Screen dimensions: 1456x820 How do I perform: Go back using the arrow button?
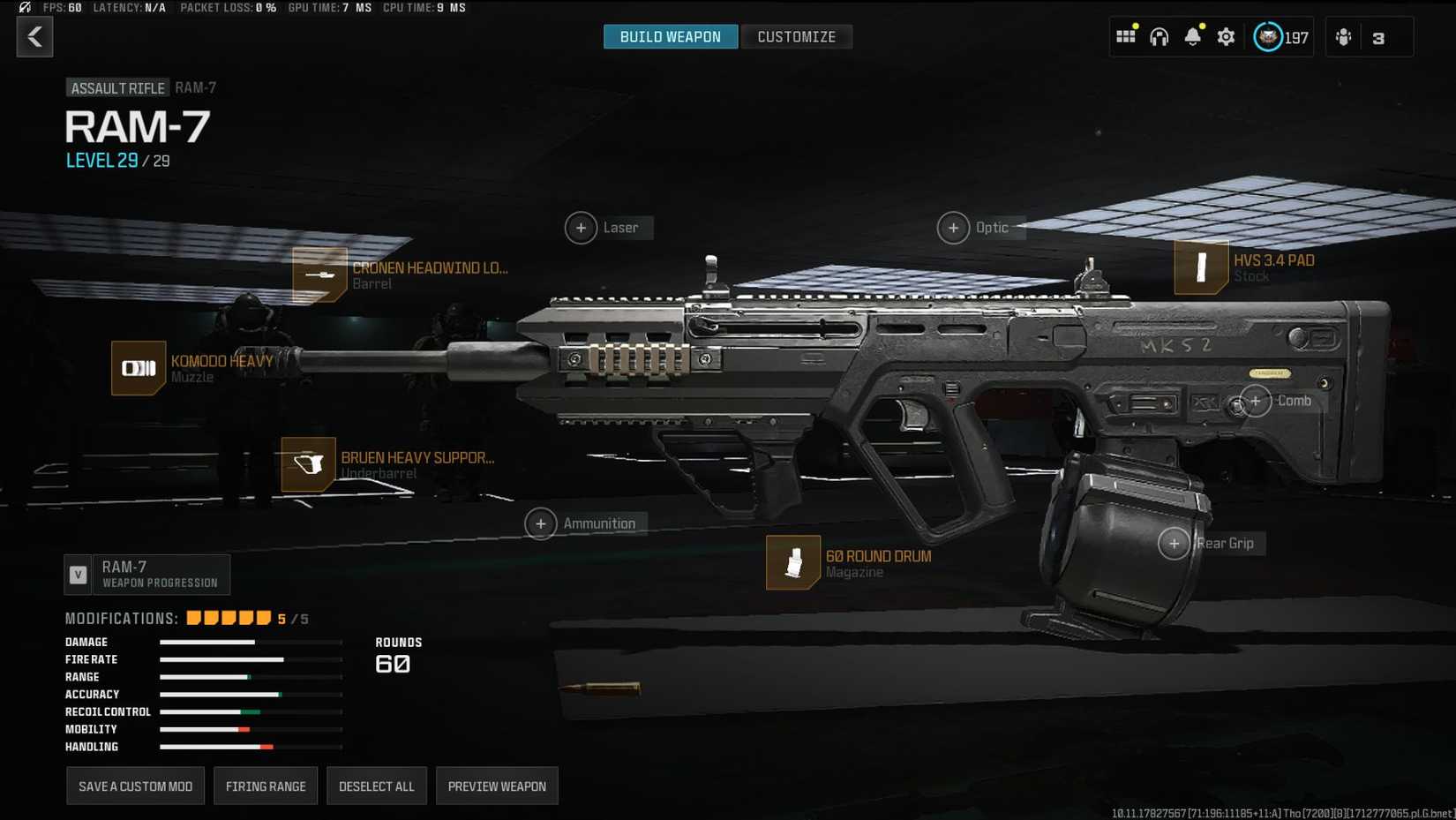[x=34, y=37]
